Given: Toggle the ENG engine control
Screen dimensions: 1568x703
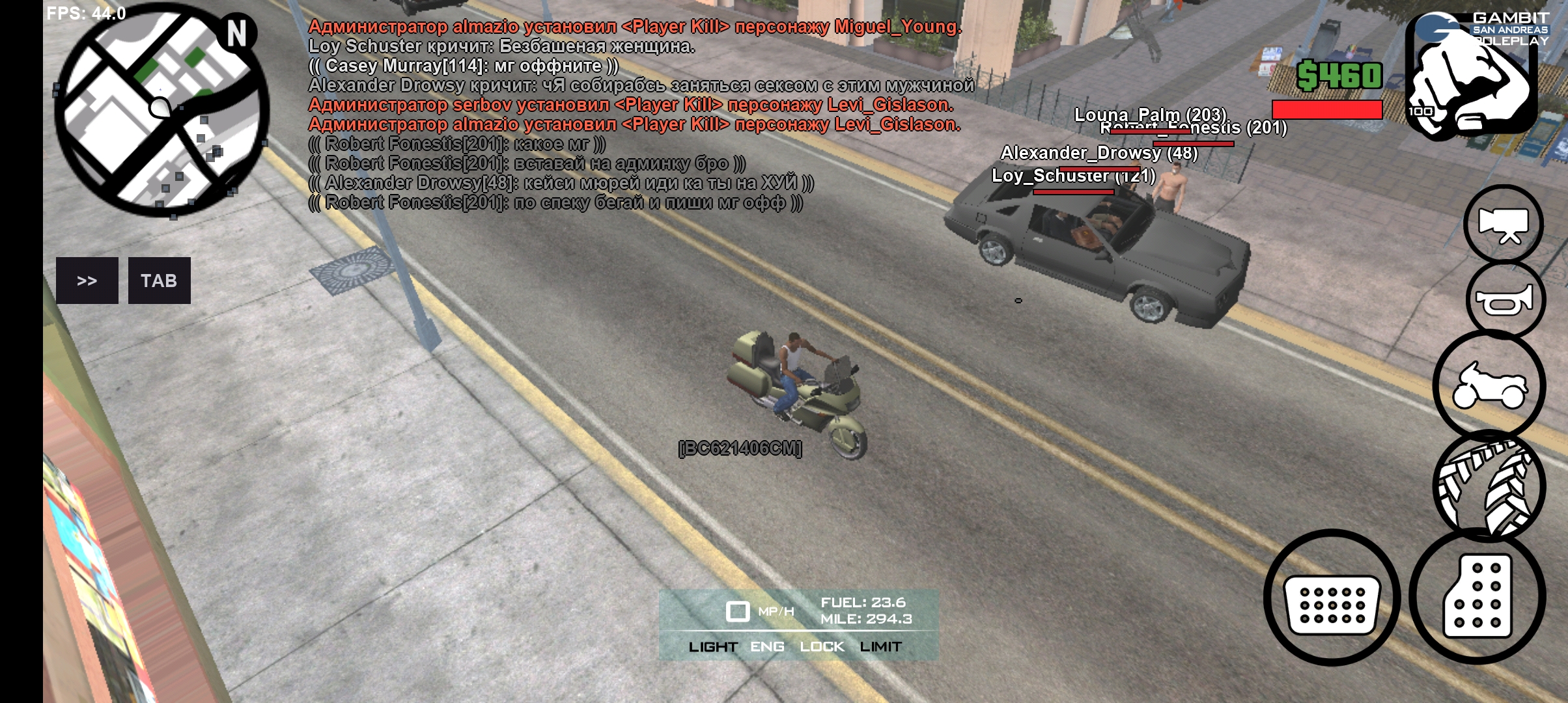Looking at the screenshot, I should pos(767,647).
